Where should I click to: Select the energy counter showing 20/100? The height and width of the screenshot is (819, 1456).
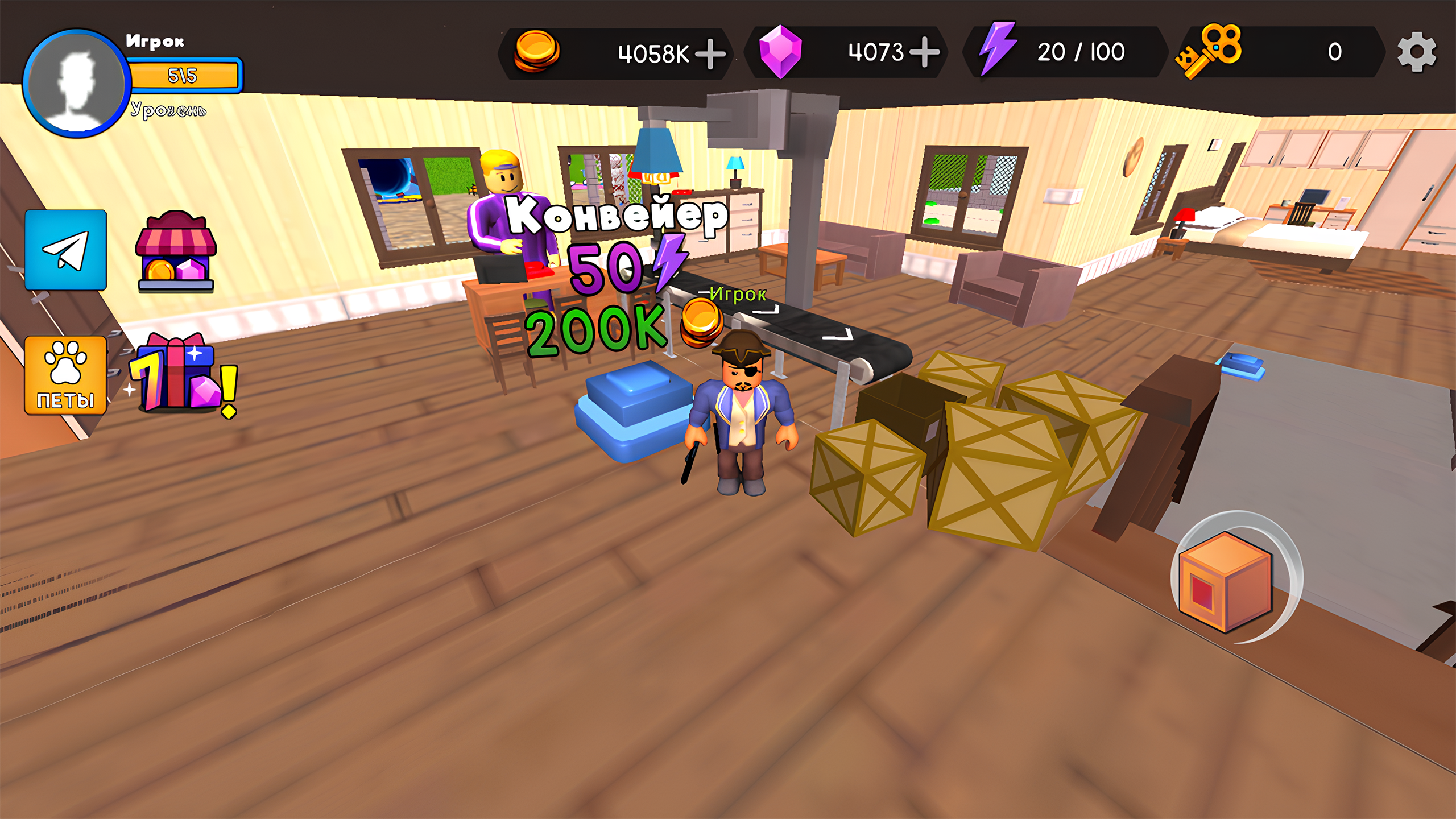tap(1081, 50)
